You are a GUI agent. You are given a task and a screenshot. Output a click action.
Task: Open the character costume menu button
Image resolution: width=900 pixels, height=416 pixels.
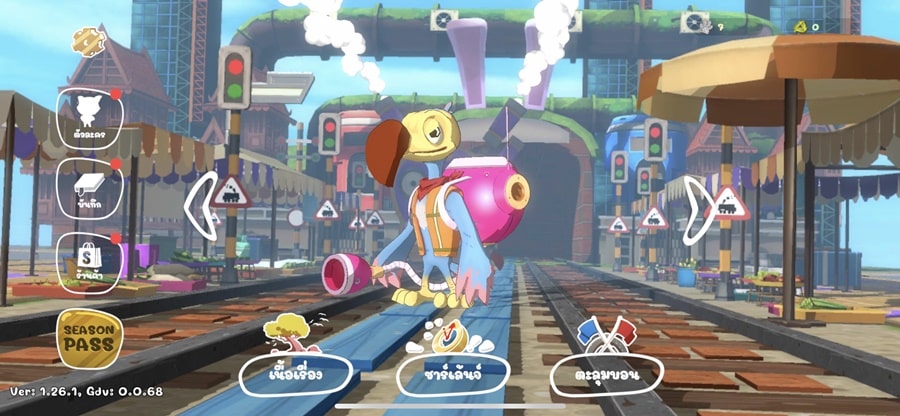point(90,118)
